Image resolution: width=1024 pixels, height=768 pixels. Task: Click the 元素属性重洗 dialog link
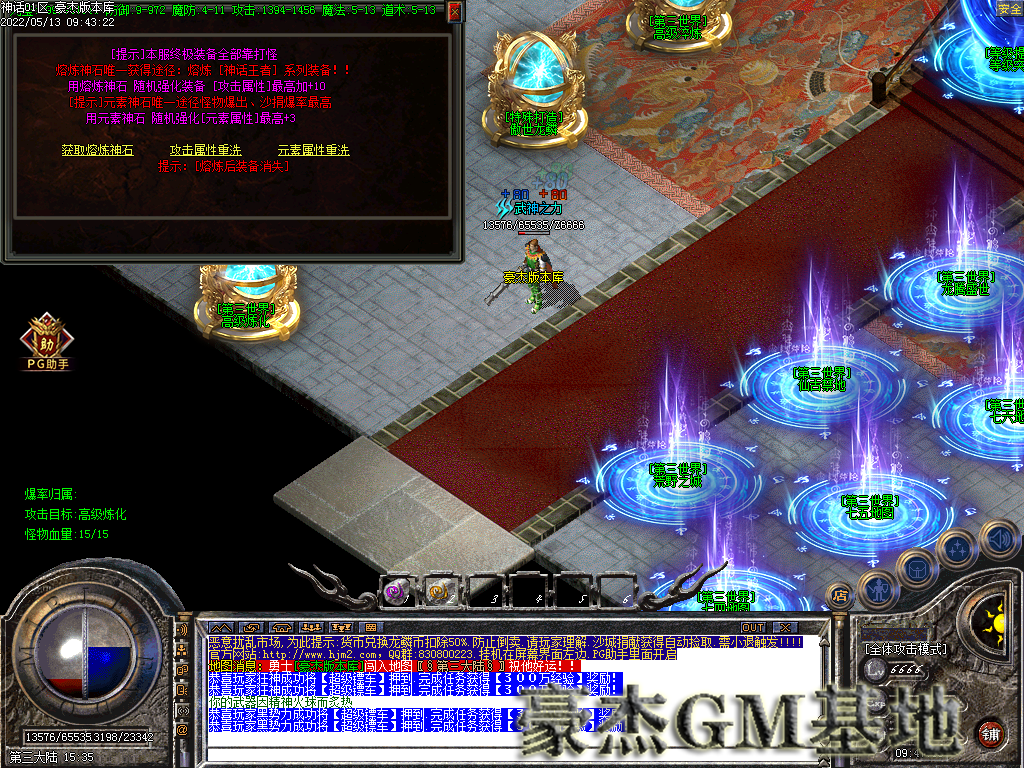(313, 150)
